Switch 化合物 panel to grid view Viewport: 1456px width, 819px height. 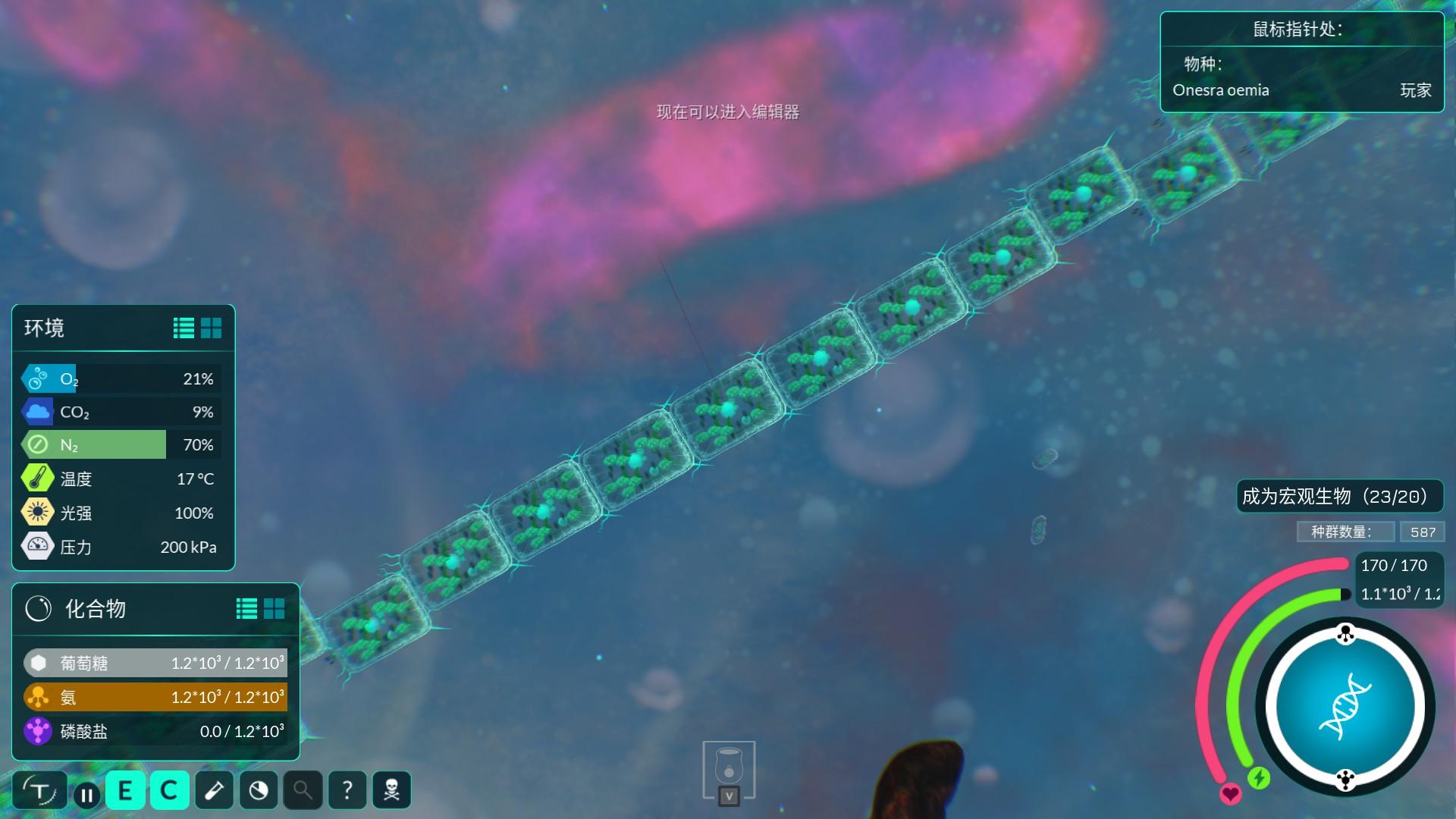[x=275, y=608]
